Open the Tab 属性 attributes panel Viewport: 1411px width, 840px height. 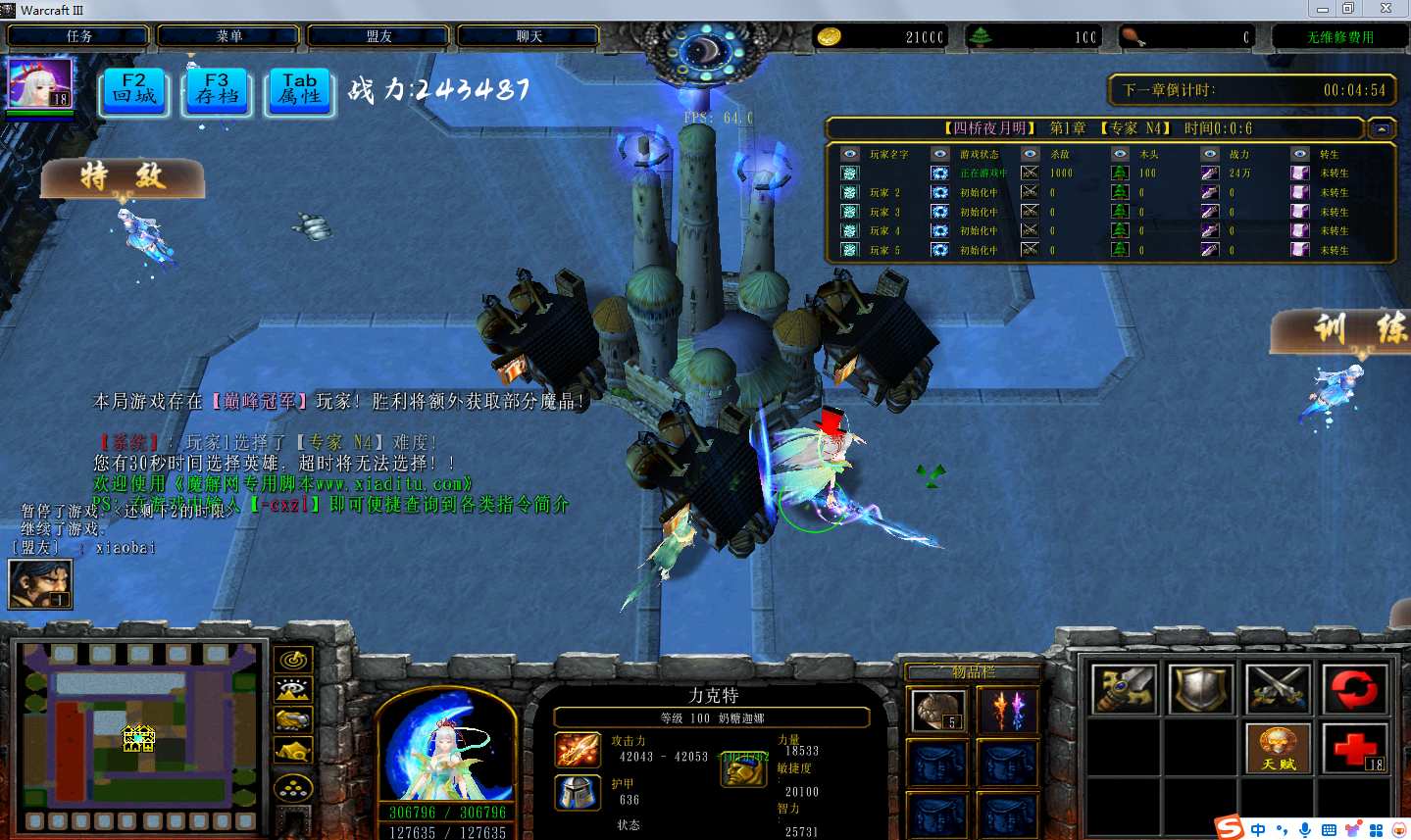(x=299, y=90)
